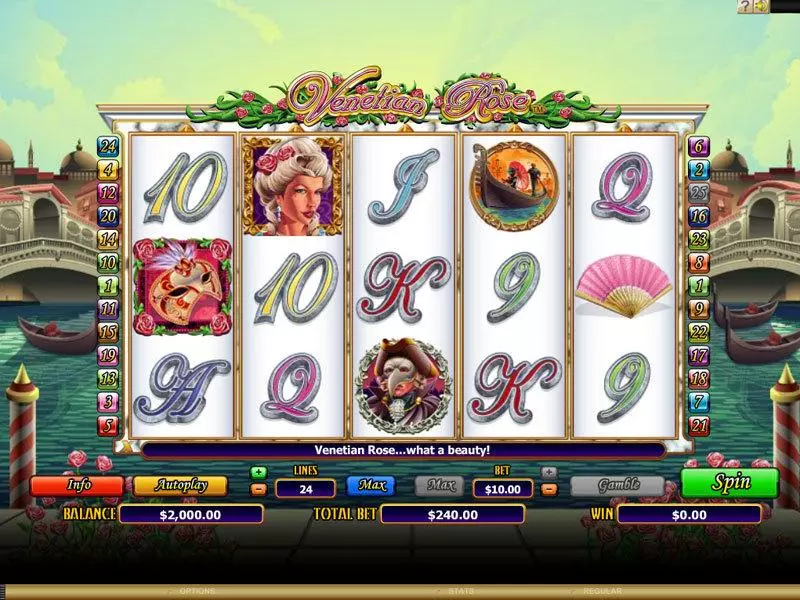Increase the number of lines with the green plus
Image resolution: width=800 pixels, height=600 pixels.
click(x=259, y=472)
